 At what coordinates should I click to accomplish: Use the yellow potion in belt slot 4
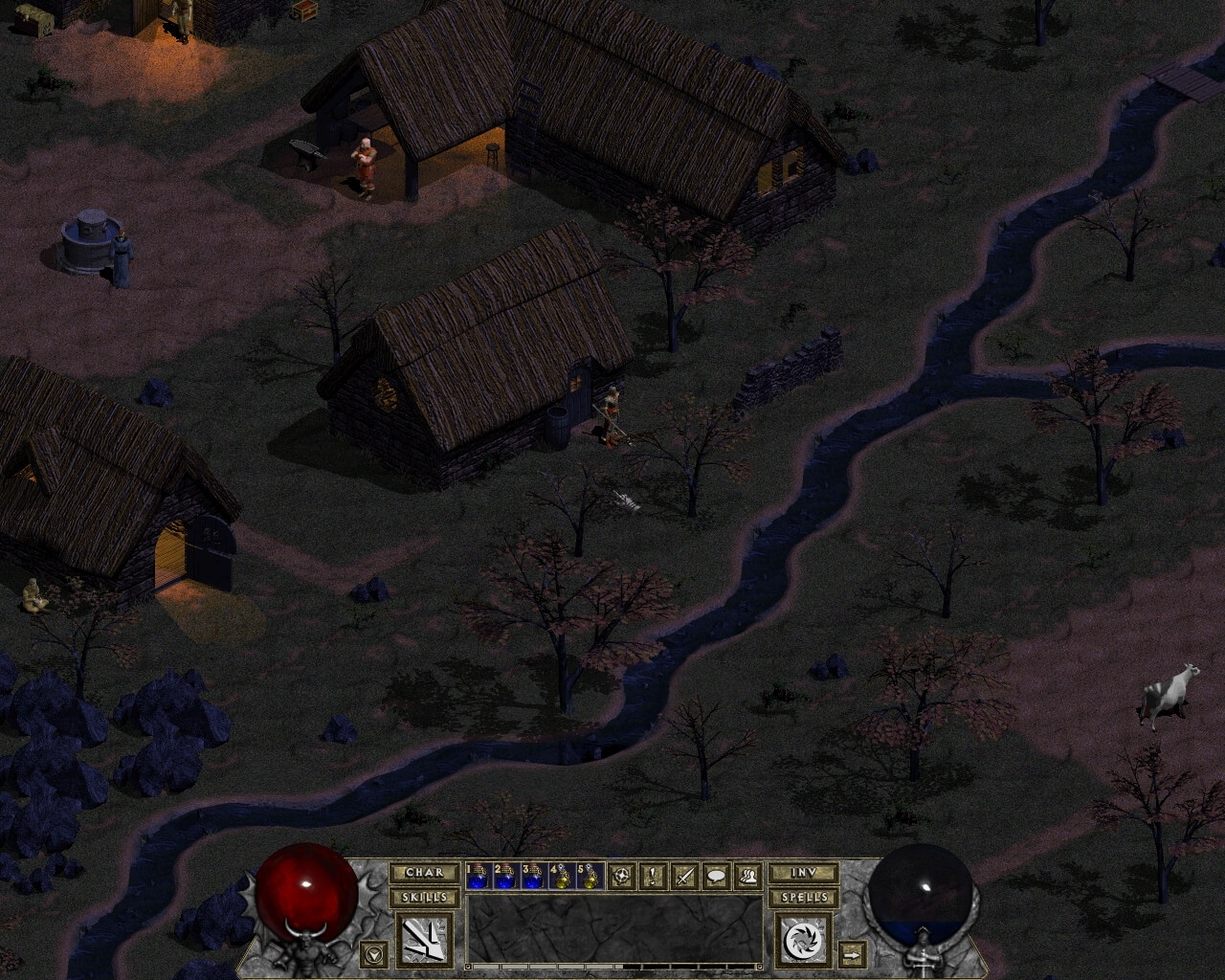pos(558,876)
